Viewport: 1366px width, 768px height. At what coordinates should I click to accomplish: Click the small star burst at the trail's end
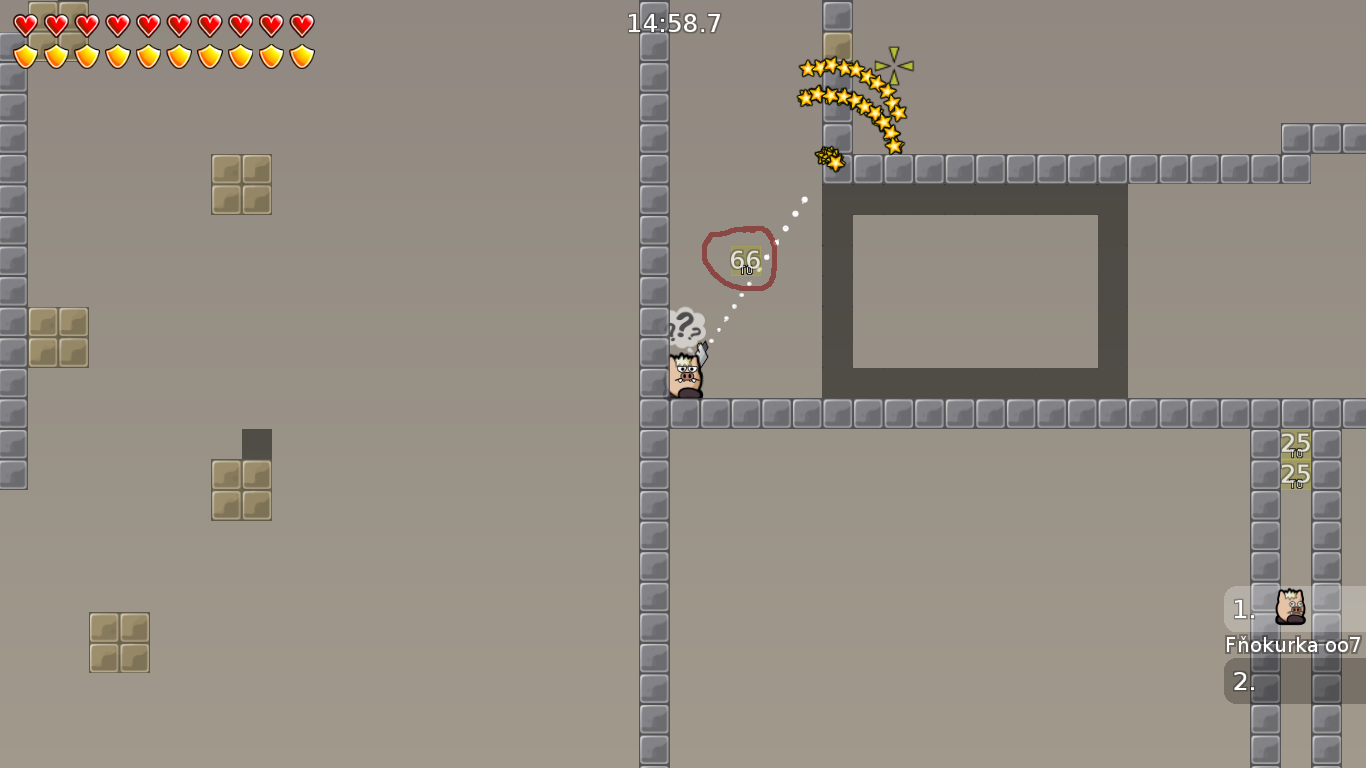pyautogui.click(x=829, y=158)
